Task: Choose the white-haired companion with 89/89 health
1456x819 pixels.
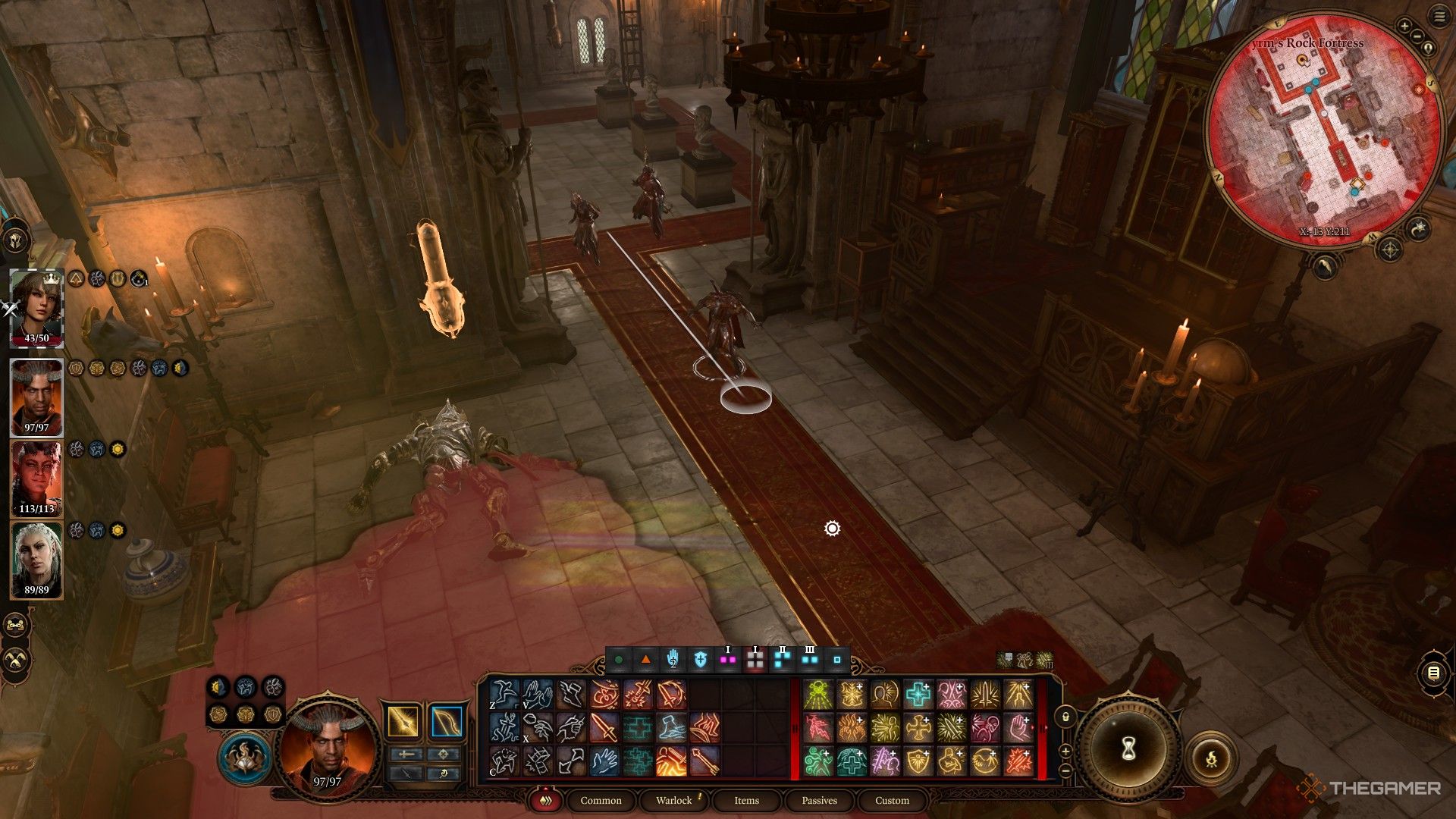Action: [x=36, y=557]
